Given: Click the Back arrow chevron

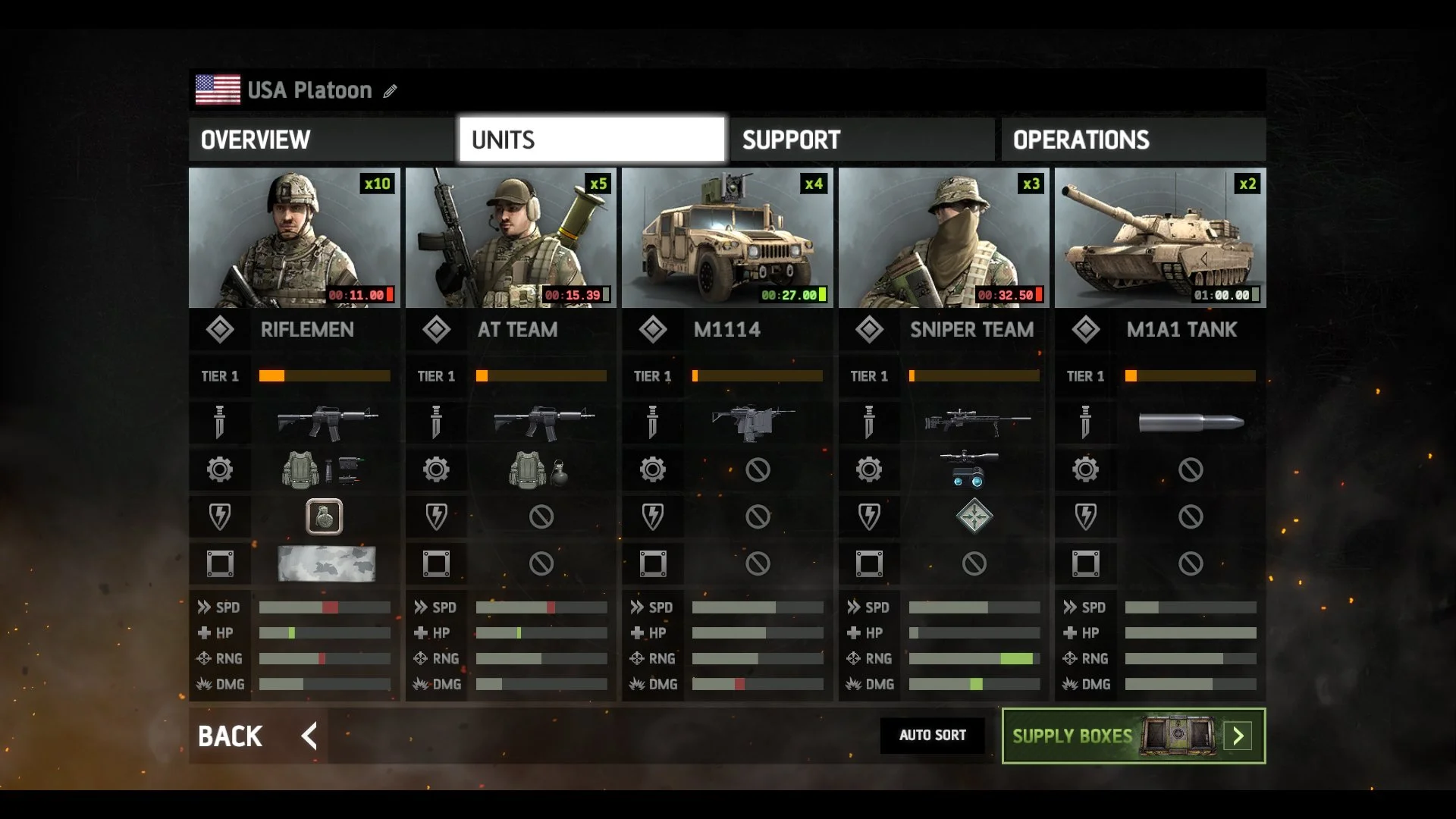Looking at the screenshot, I should click(308, 736).
